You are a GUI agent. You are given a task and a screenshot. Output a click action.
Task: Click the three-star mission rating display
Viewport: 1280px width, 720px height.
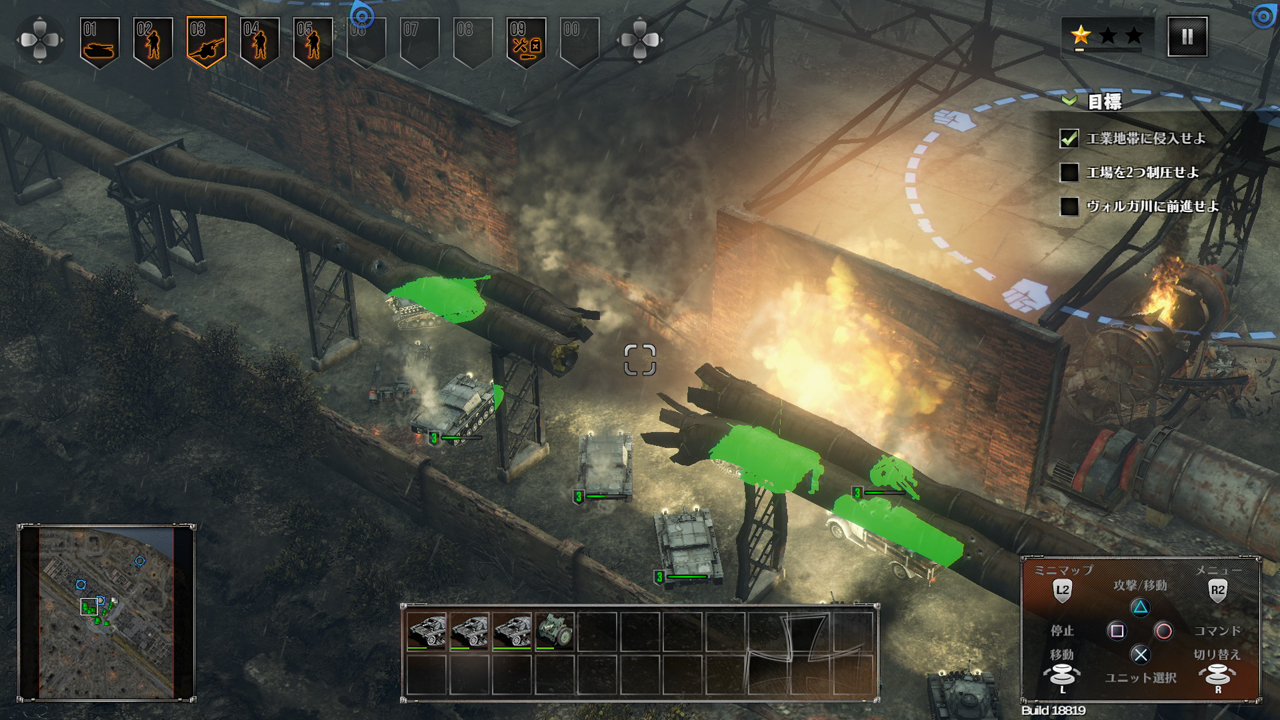click(1107, 36)
